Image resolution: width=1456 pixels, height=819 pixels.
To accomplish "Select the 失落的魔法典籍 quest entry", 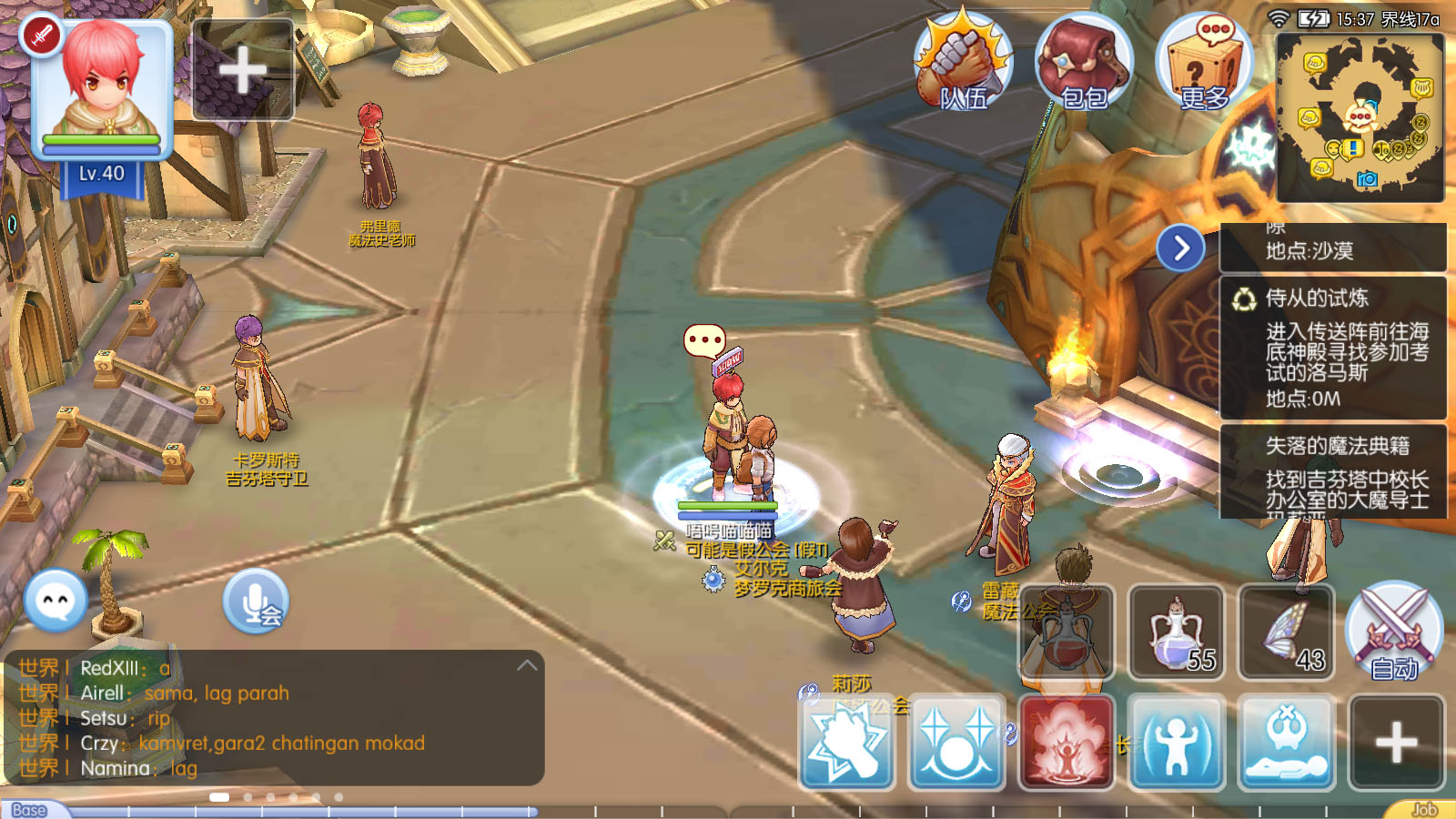I will (1333, 471).
